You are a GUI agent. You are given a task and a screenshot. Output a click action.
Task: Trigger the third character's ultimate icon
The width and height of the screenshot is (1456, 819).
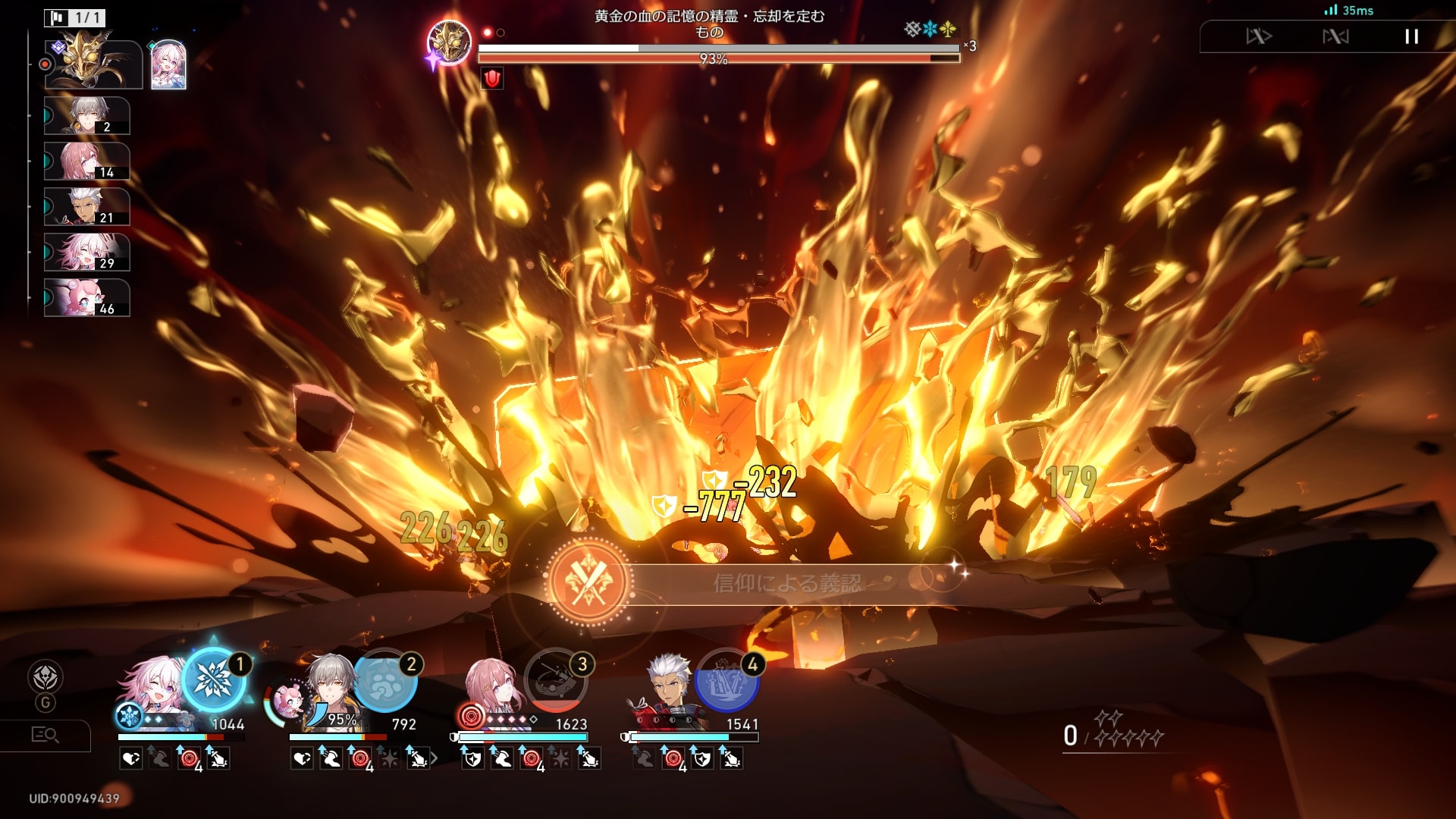coord(556,680)
